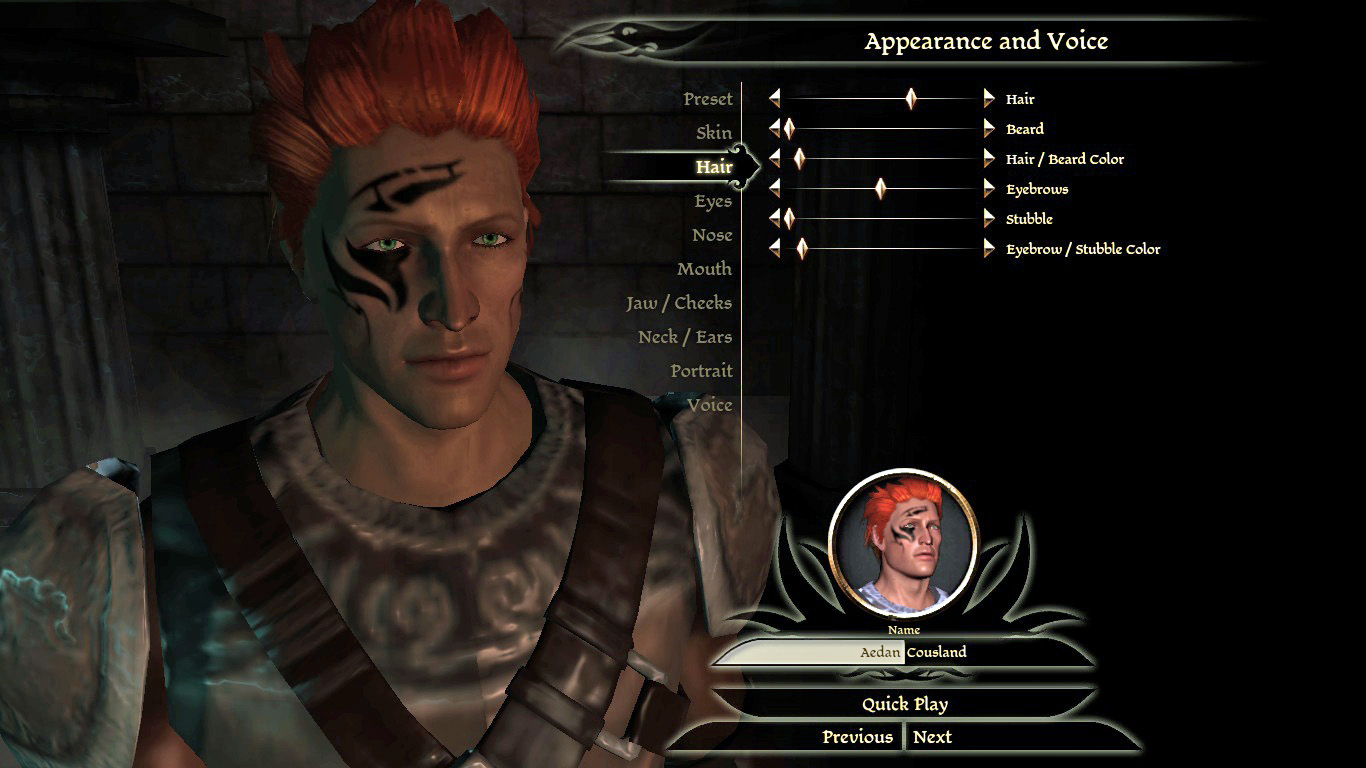Switch to Neck / Ears category

coord(685,337)
